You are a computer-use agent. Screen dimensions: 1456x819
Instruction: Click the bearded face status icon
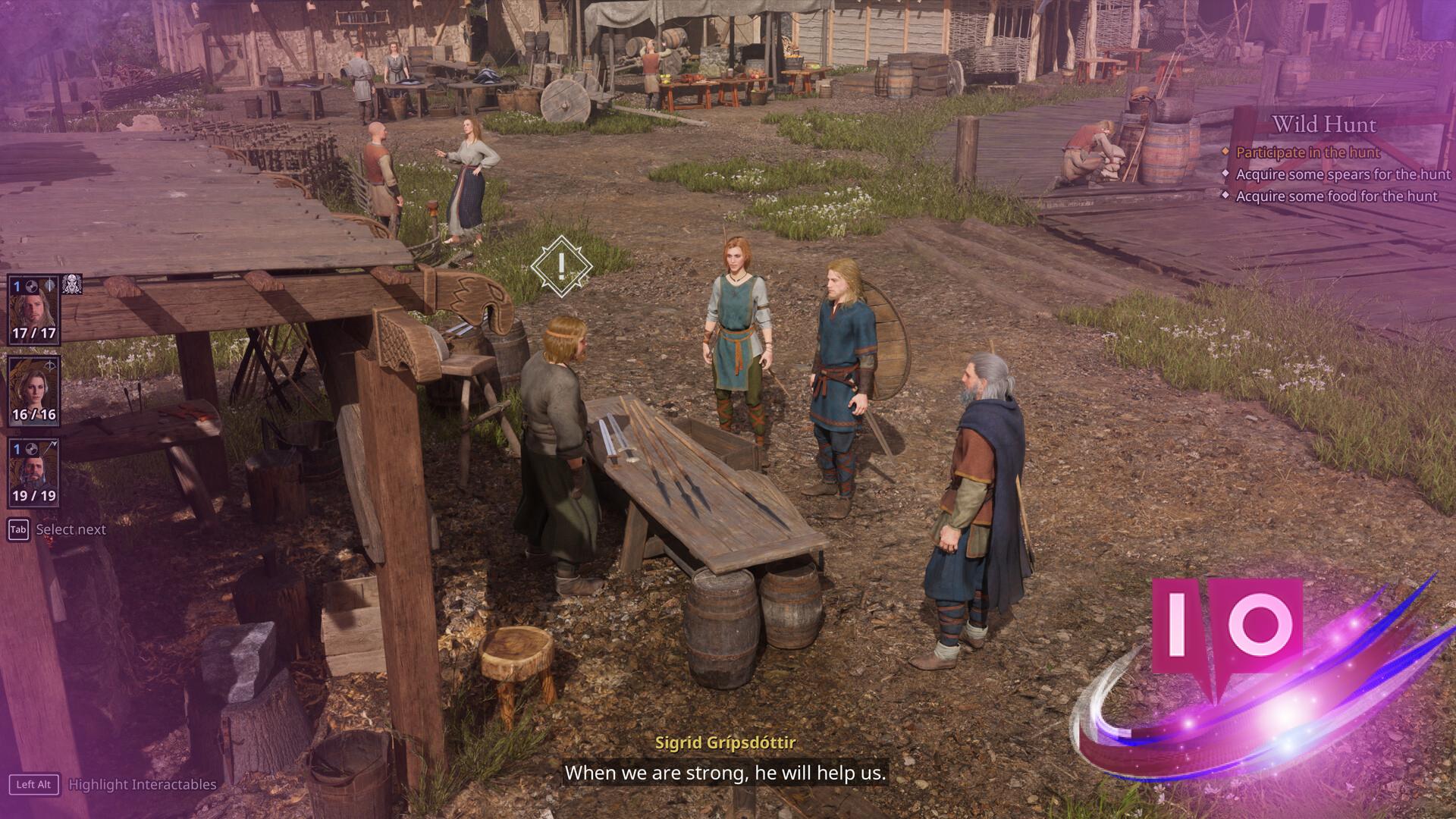click(72, 284)
